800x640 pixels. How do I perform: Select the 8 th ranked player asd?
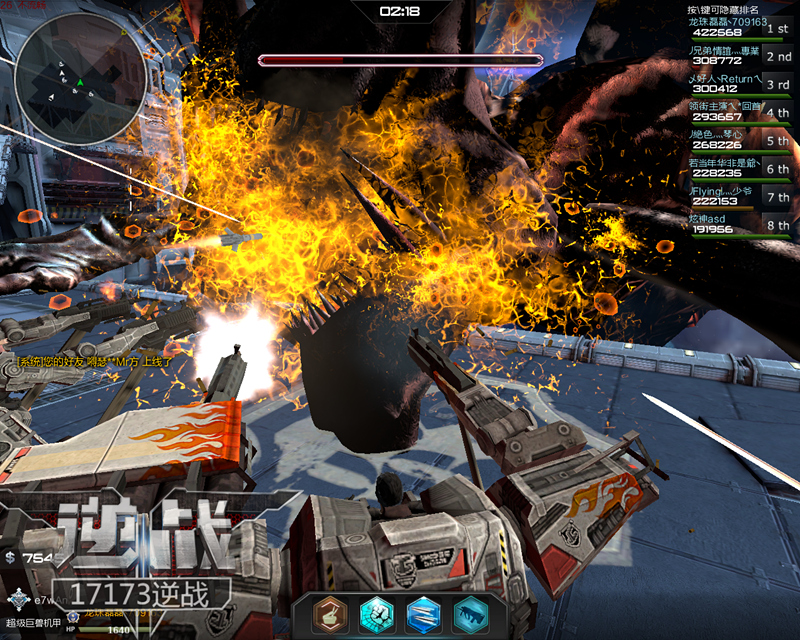coord(740,223)
